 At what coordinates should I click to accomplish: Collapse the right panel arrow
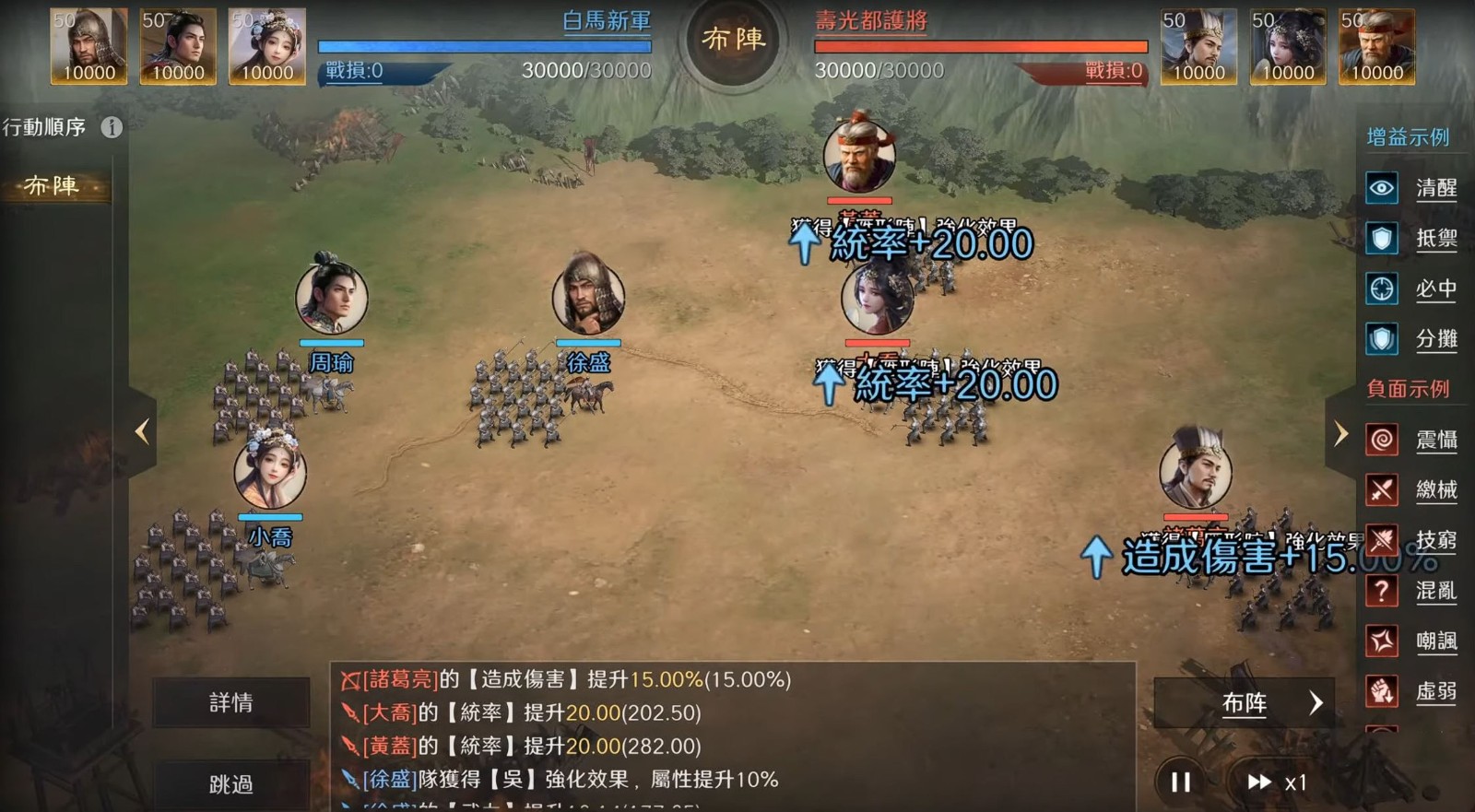1340,433
